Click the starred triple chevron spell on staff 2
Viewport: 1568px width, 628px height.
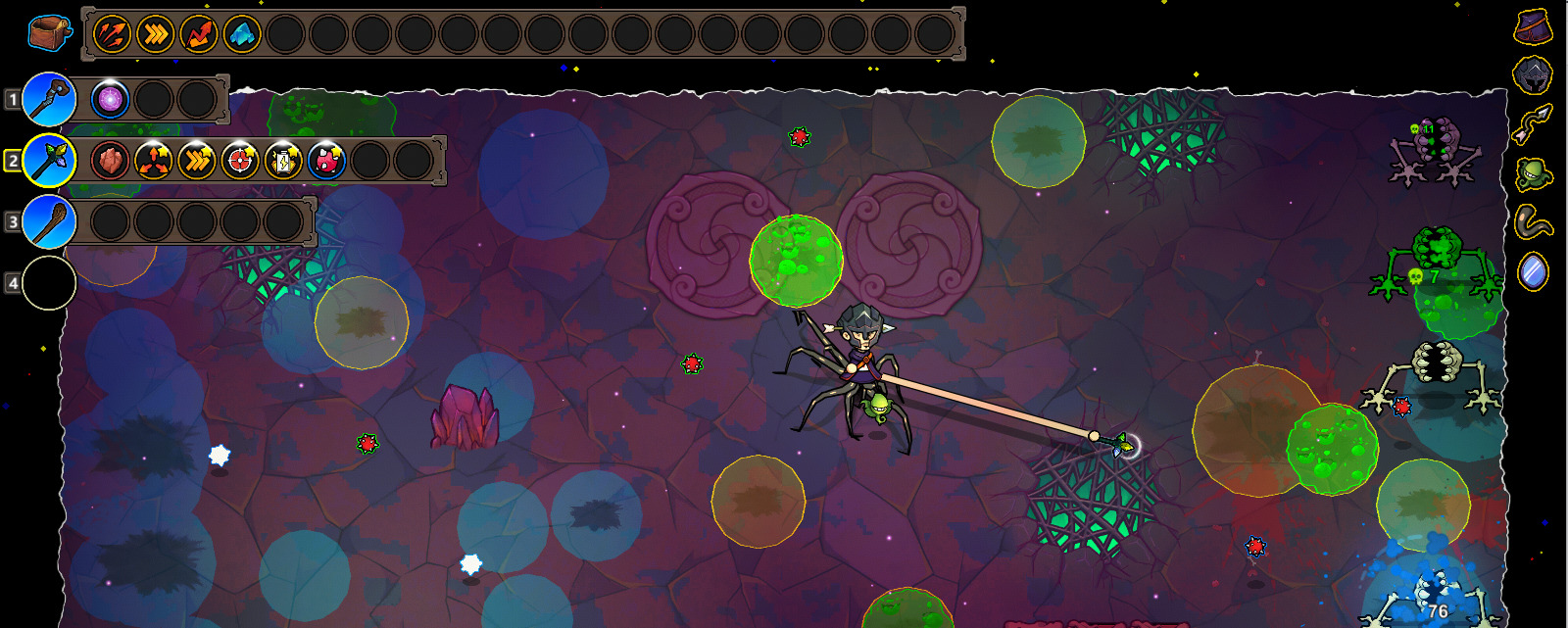[197, 161]
